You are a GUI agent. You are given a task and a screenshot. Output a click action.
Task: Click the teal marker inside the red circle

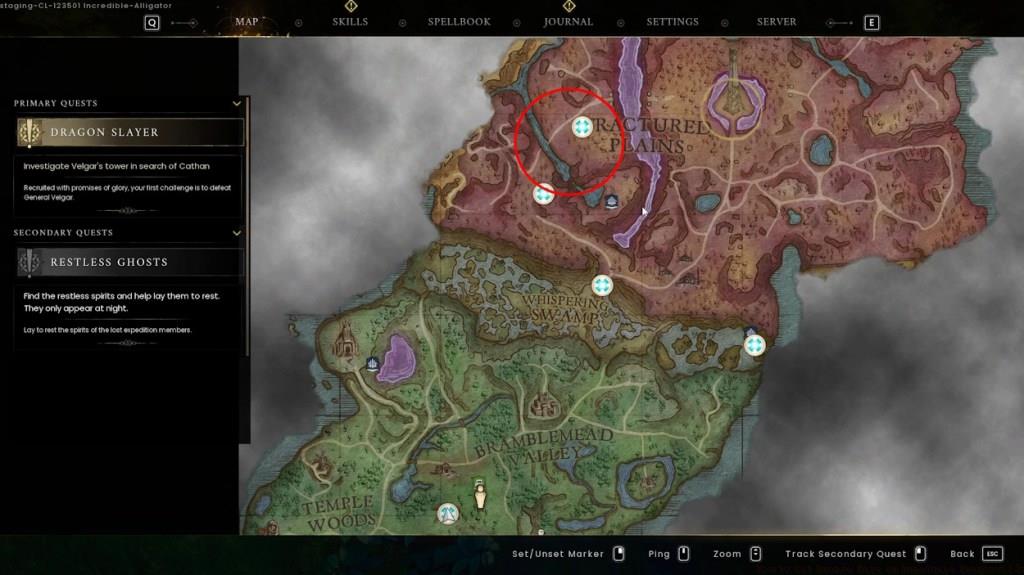click(582, 127)
